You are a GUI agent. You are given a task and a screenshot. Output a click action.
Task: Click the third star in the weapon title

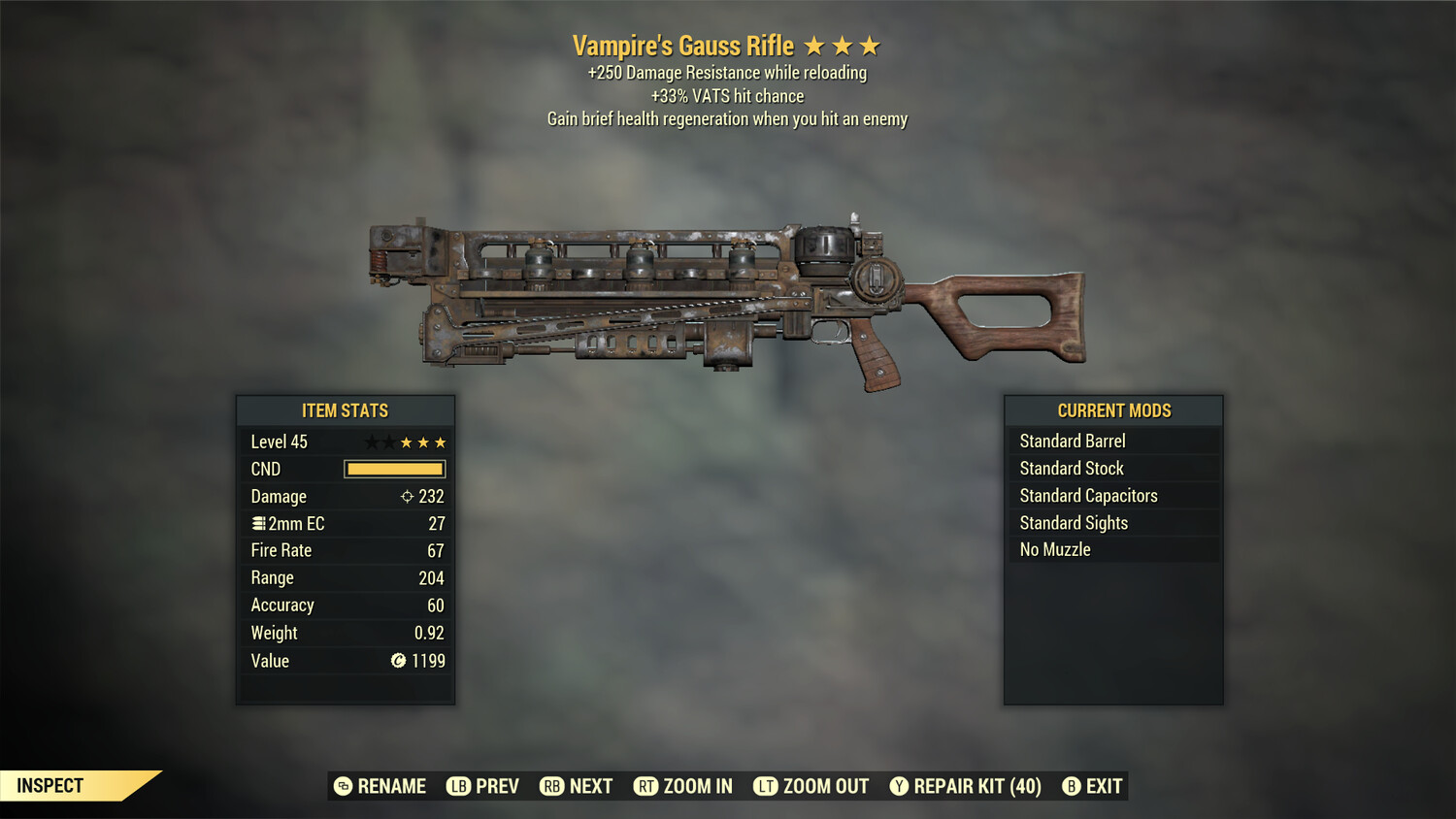(x=872, y=45)
